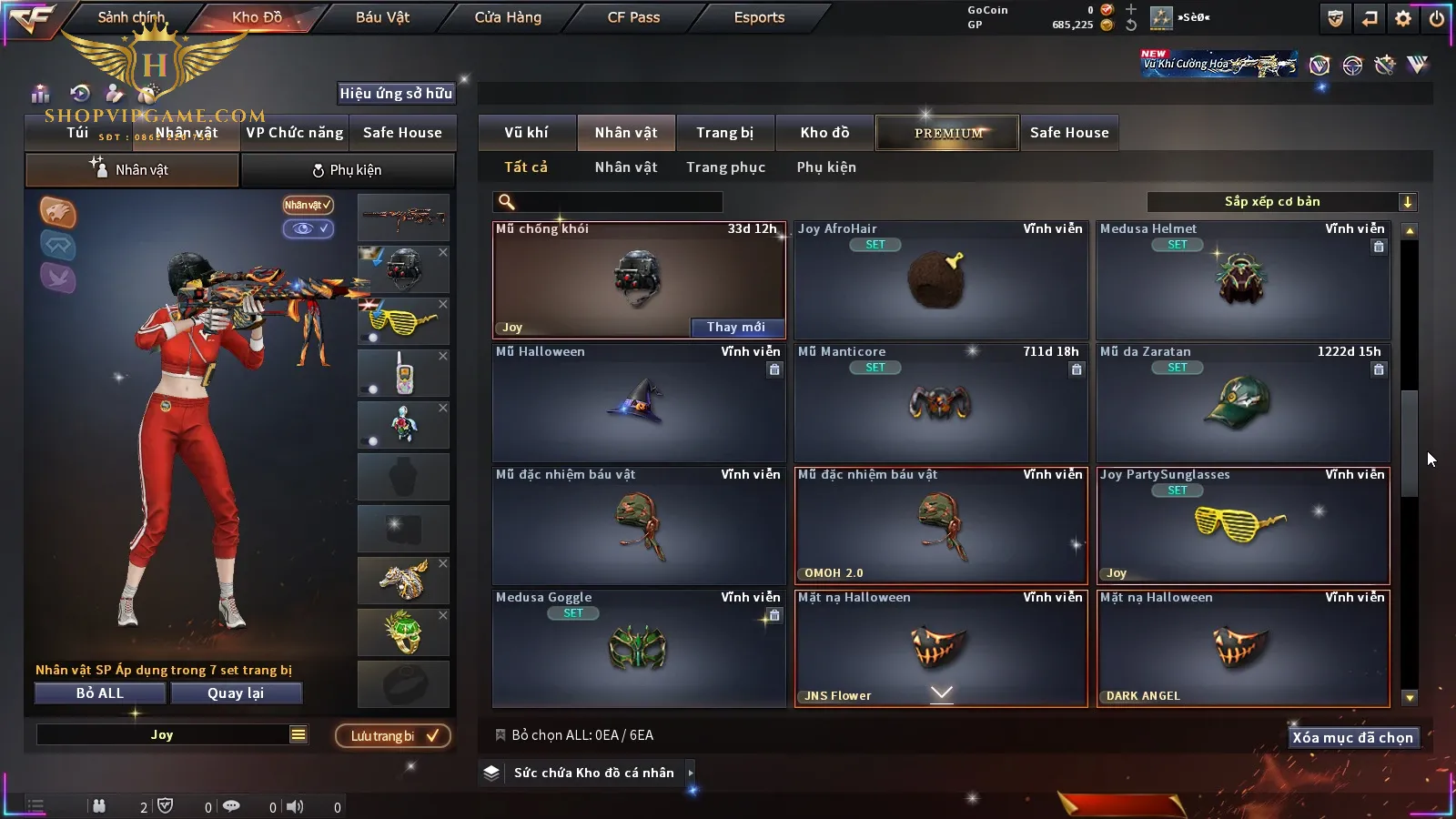Open the Sắp xếp cơ bản dropdown
The width and height of the screenshot is (1456, 819).
1281,202
